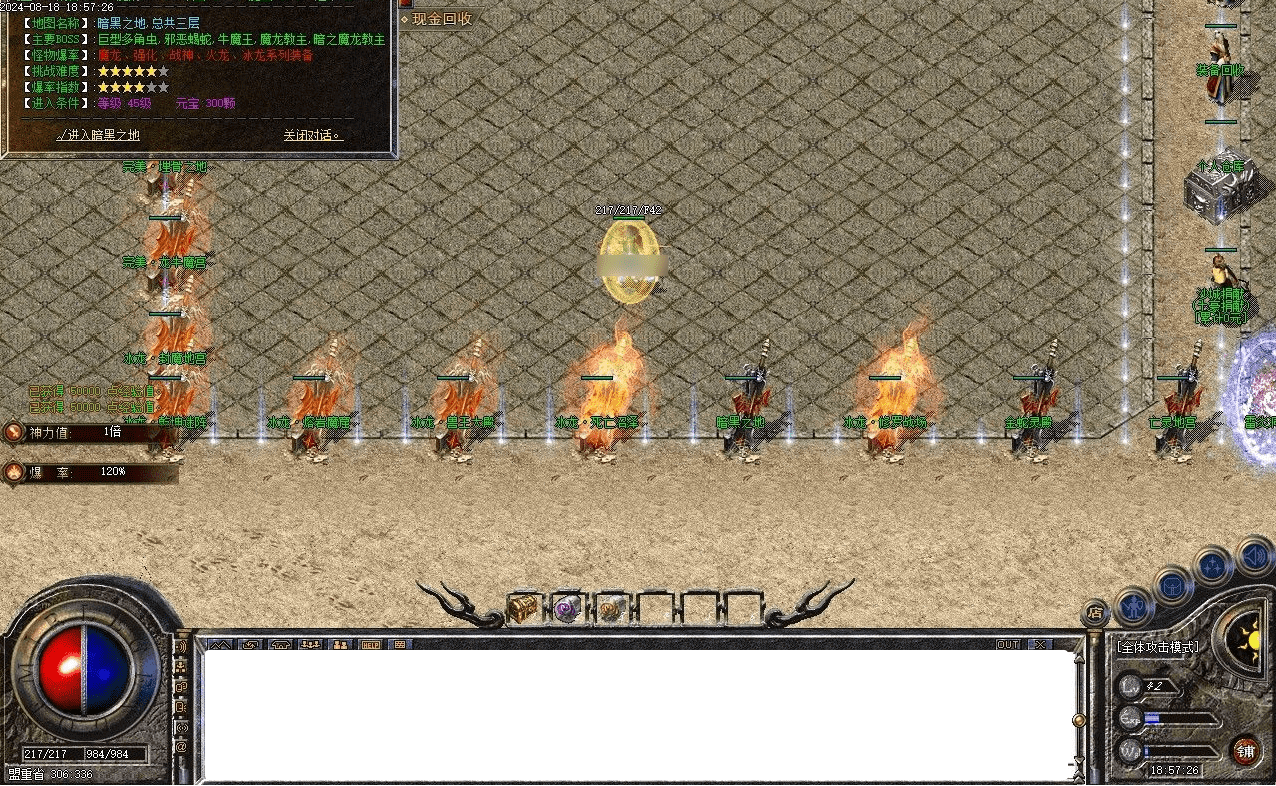
Task: Open the red 铺 stall button
Action: click(x=1245, y=750)
